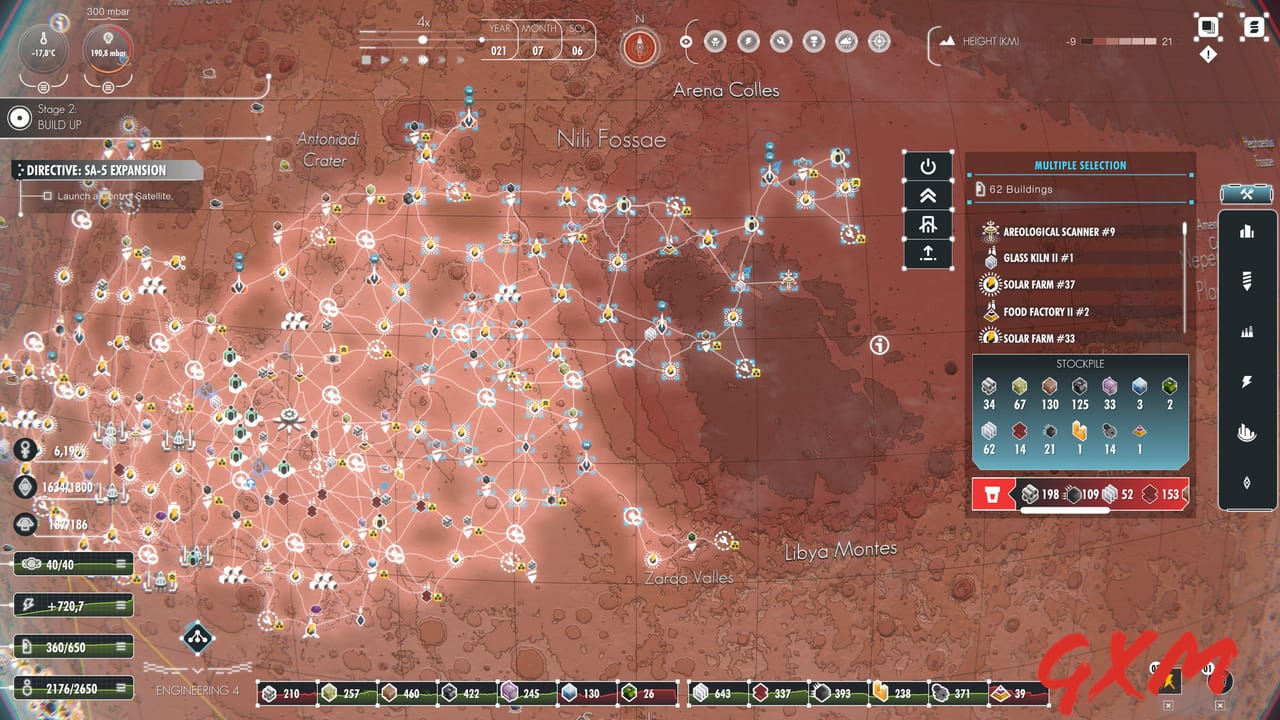The width and height of the screenshot is (1280, 720).
Task: Enable the weather cloud overlay icon
Action: coord(845,41)
